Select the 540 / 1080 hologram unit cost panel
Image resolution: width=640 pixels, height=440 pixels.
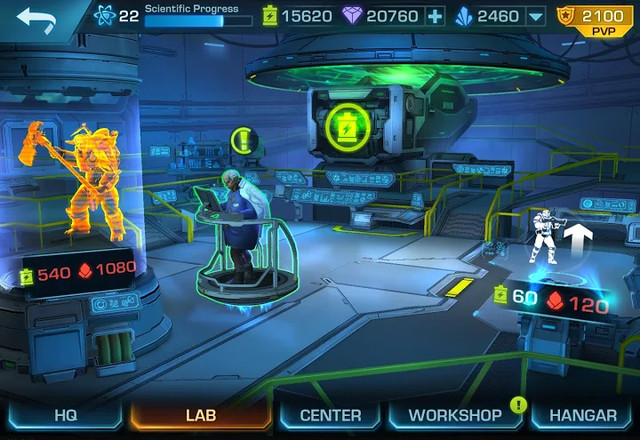pyautogui.click(x=80, y=272)
